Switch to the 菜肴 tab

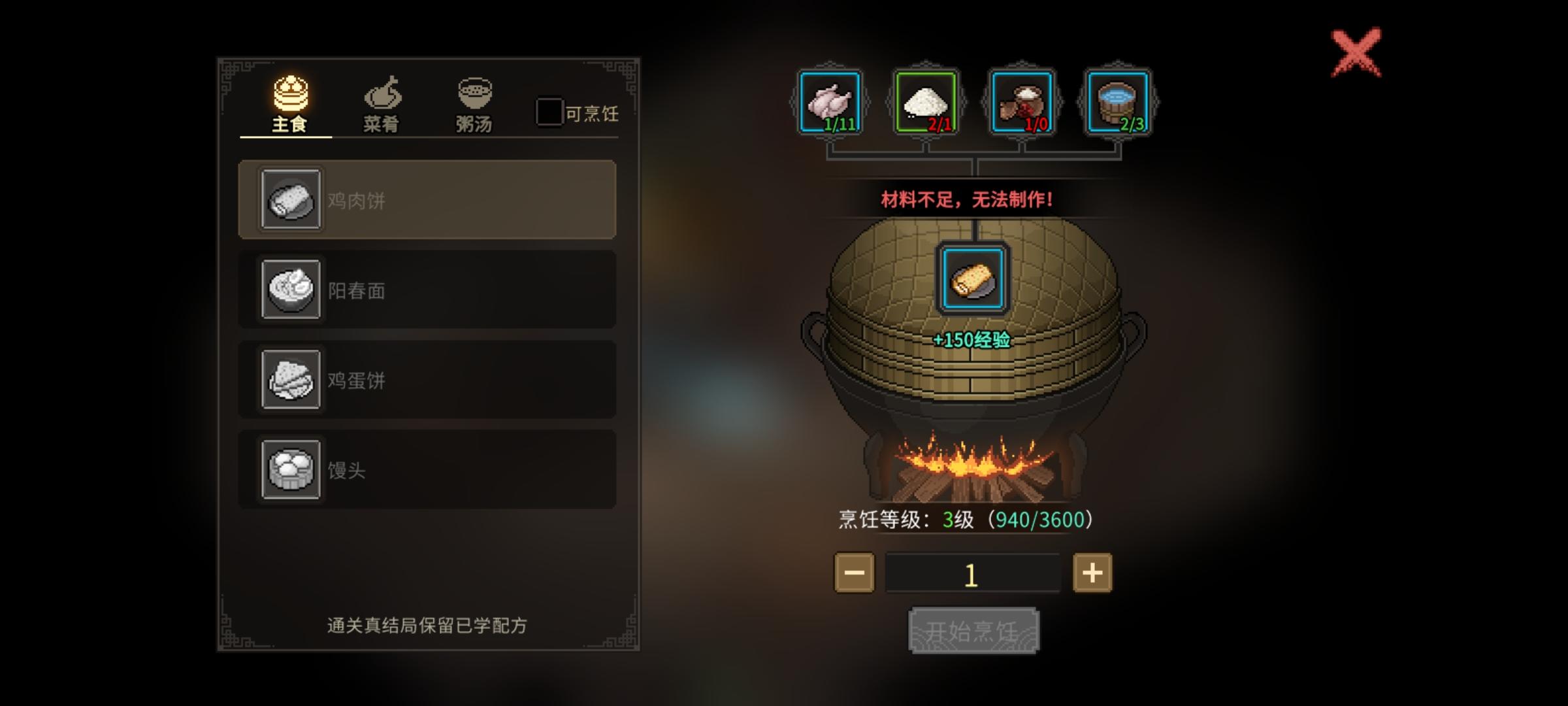click(383, 105)
